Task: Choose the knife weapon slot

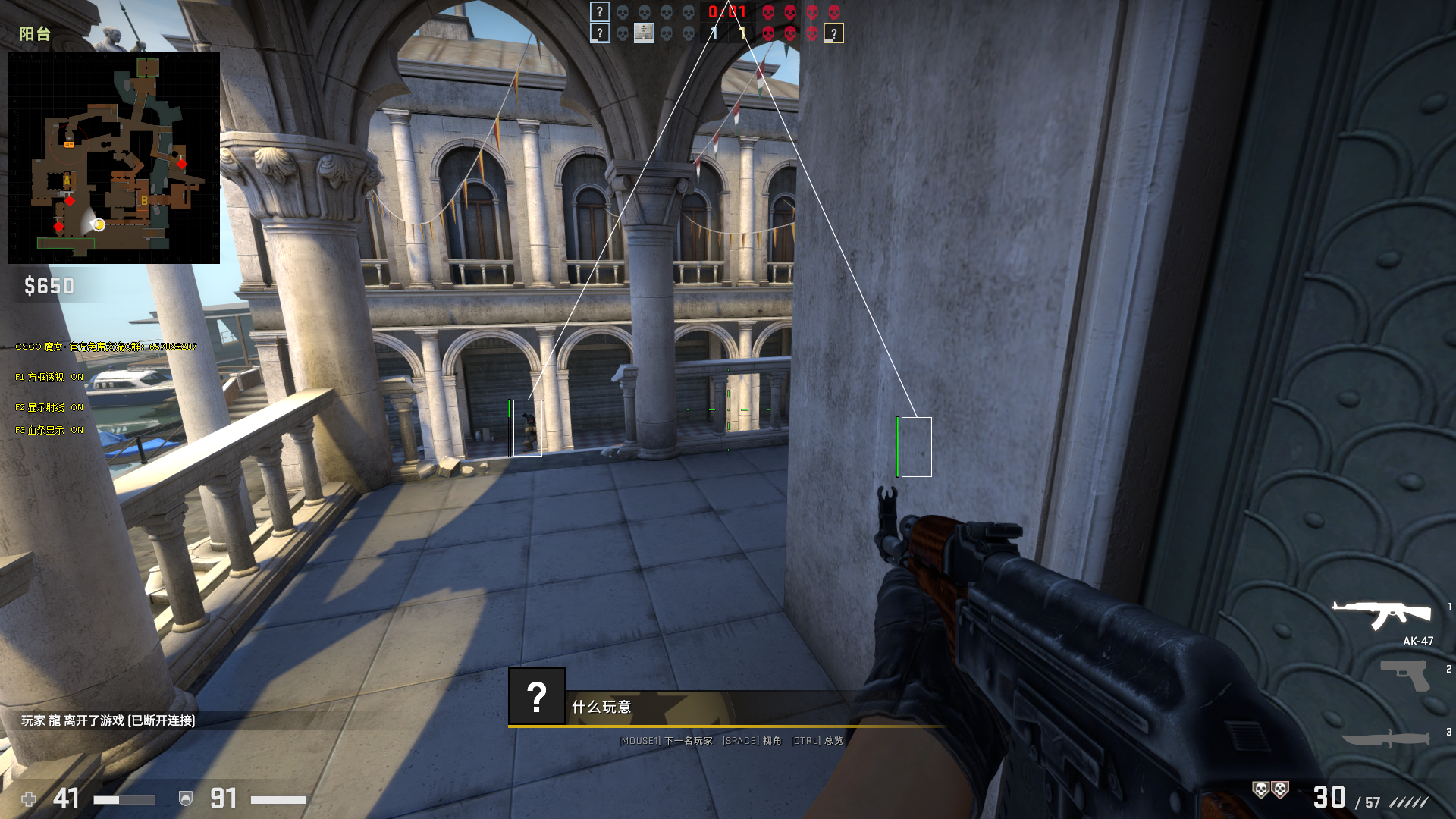Action: click(1386, 738)
